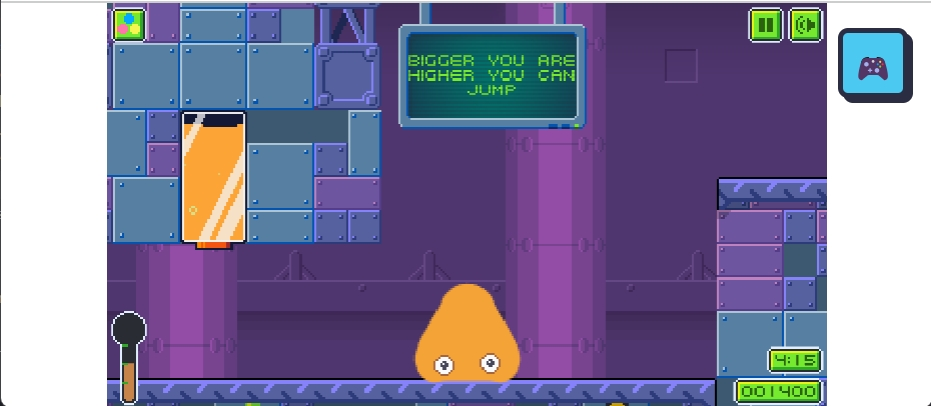Pause the game with the green button
931x406 pixels.
point(766,24)
